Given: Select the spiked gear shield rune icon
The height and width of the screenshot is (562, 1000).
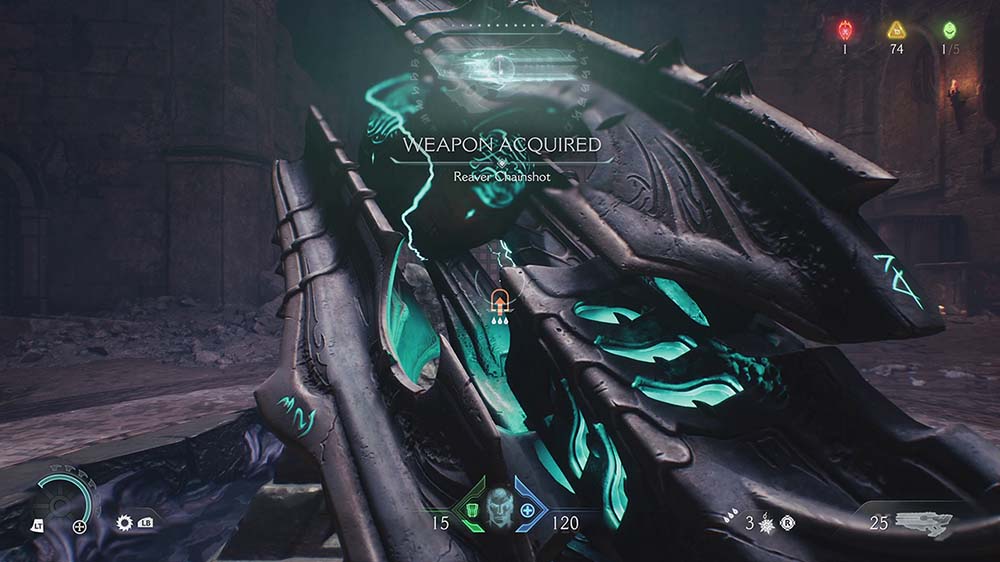Looking at the screenshot, I should pyautogui.click(x=125, y=523).
